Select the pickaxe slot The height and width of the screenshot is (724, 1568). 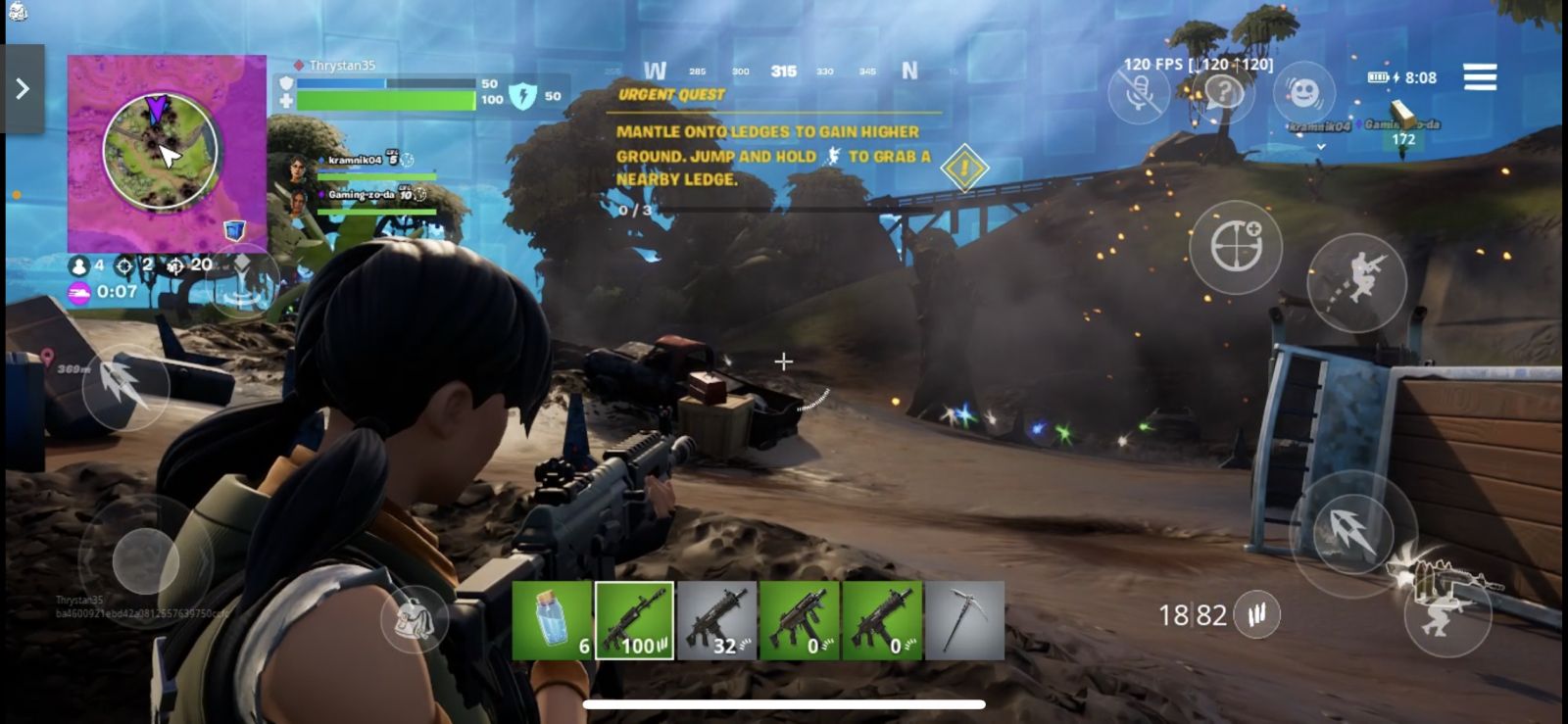tap(964, 620)
